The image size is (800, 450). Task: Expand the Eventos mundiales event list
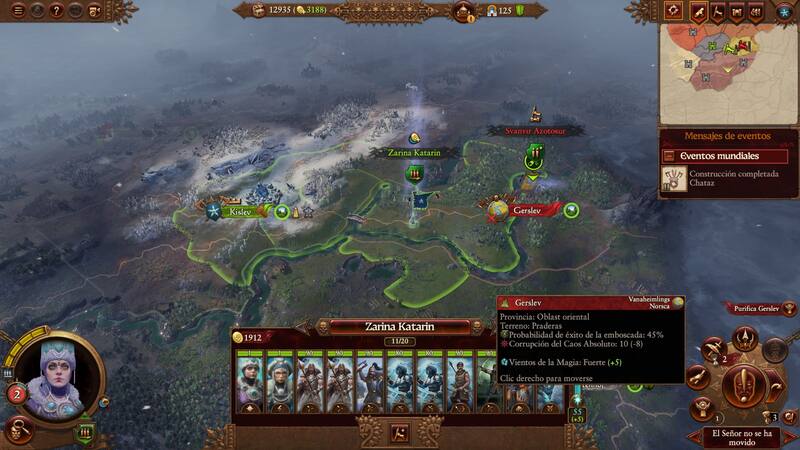725,156
